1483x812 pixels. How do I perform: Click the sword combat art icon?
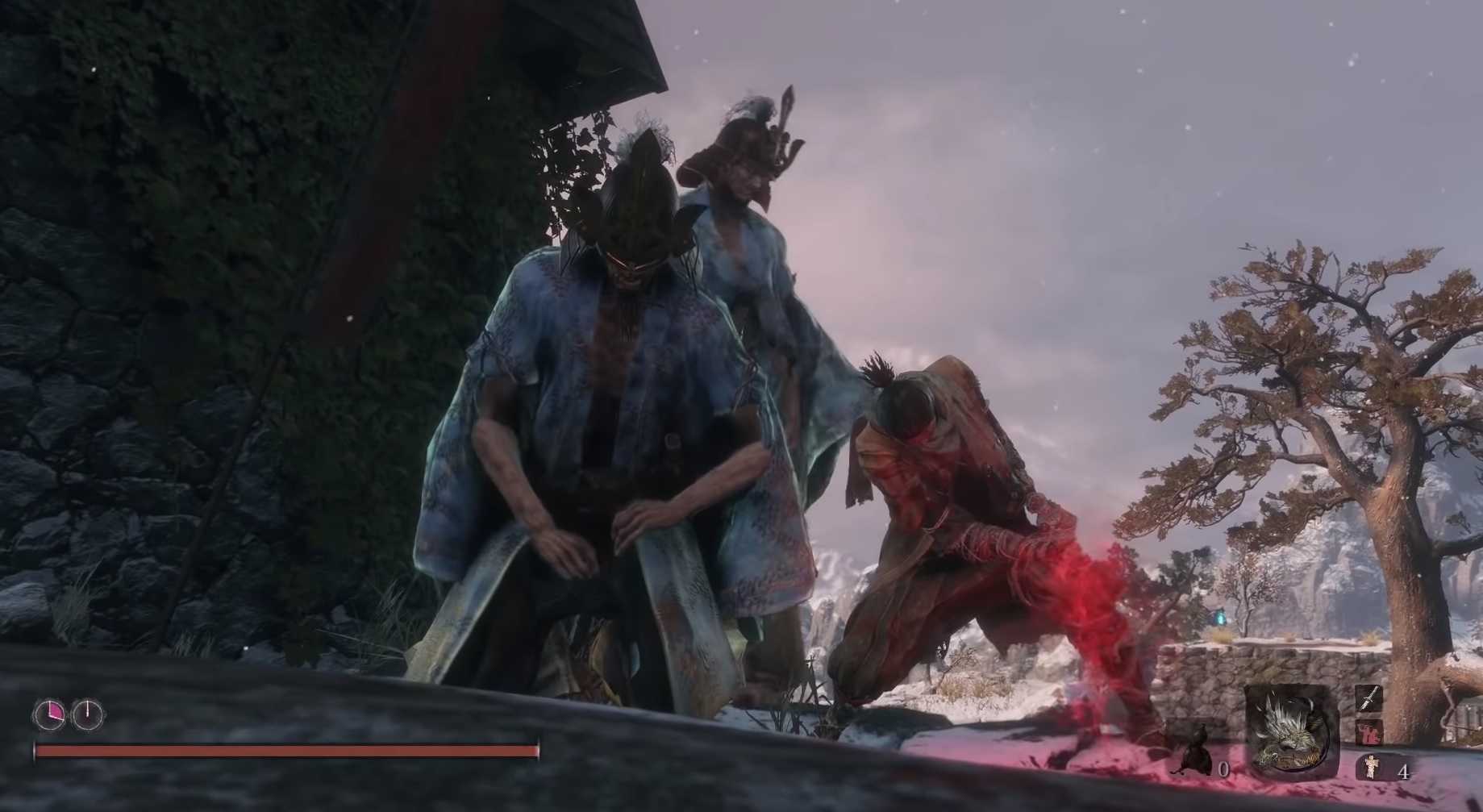(x=1368, y=697)
